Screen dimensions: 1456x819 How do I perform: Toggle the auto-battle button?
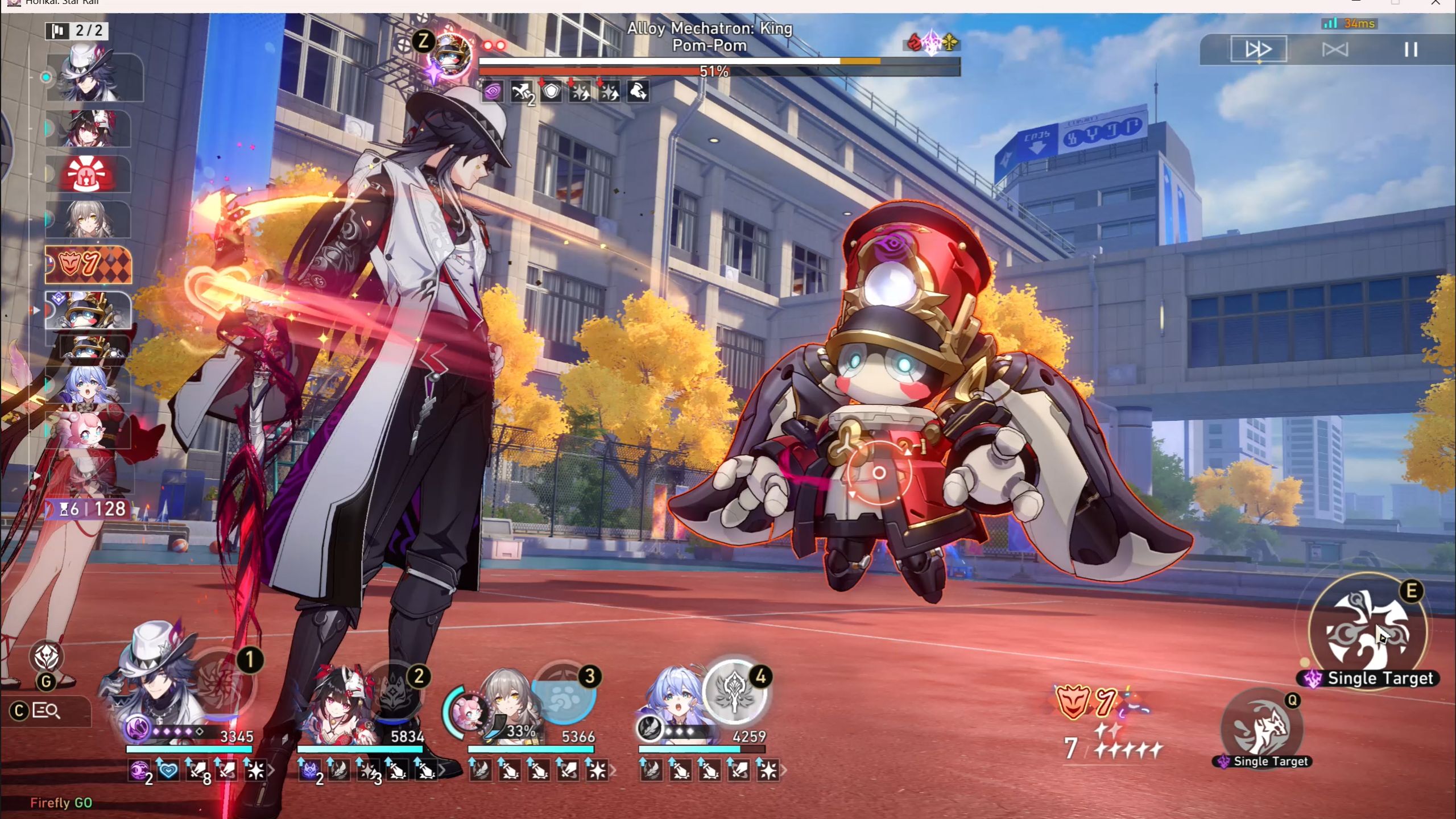pos(1334,49)
